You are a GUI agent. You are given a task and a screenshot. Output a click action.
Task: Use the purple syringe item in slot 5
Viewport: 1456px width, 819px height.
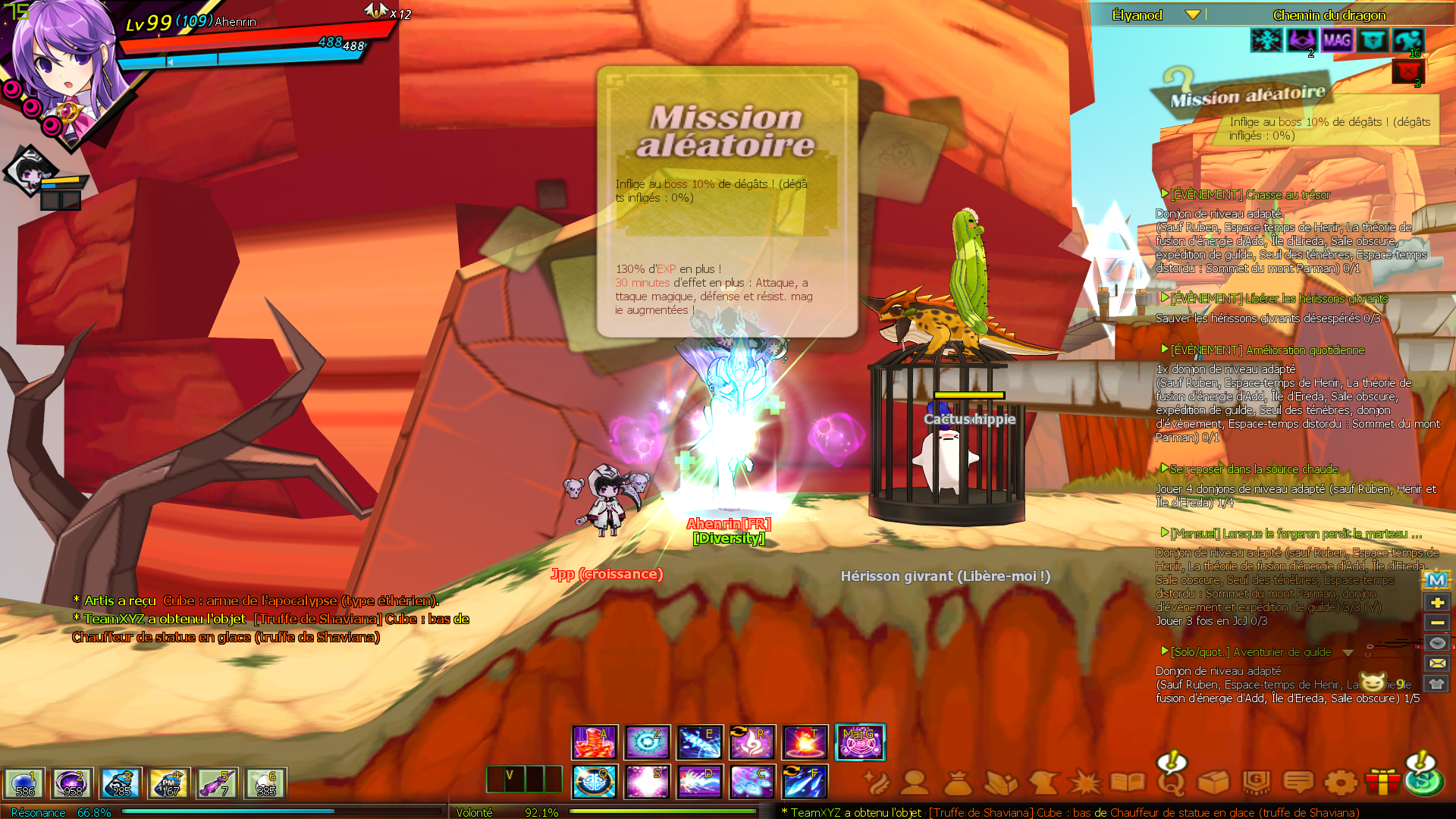tap(217, 783)
